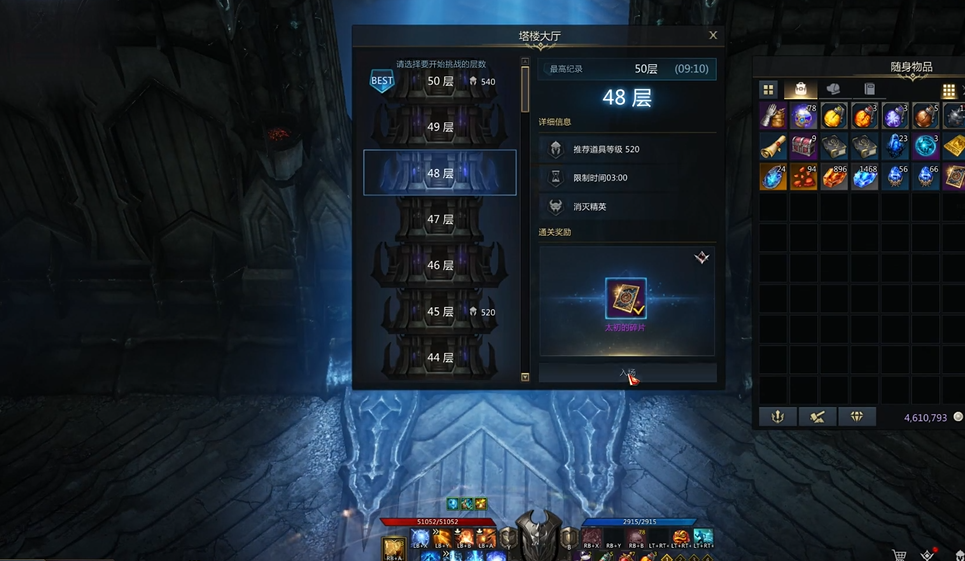
Task: Inspect the 太初的碎片 reward card
Action: coord(626,299)
